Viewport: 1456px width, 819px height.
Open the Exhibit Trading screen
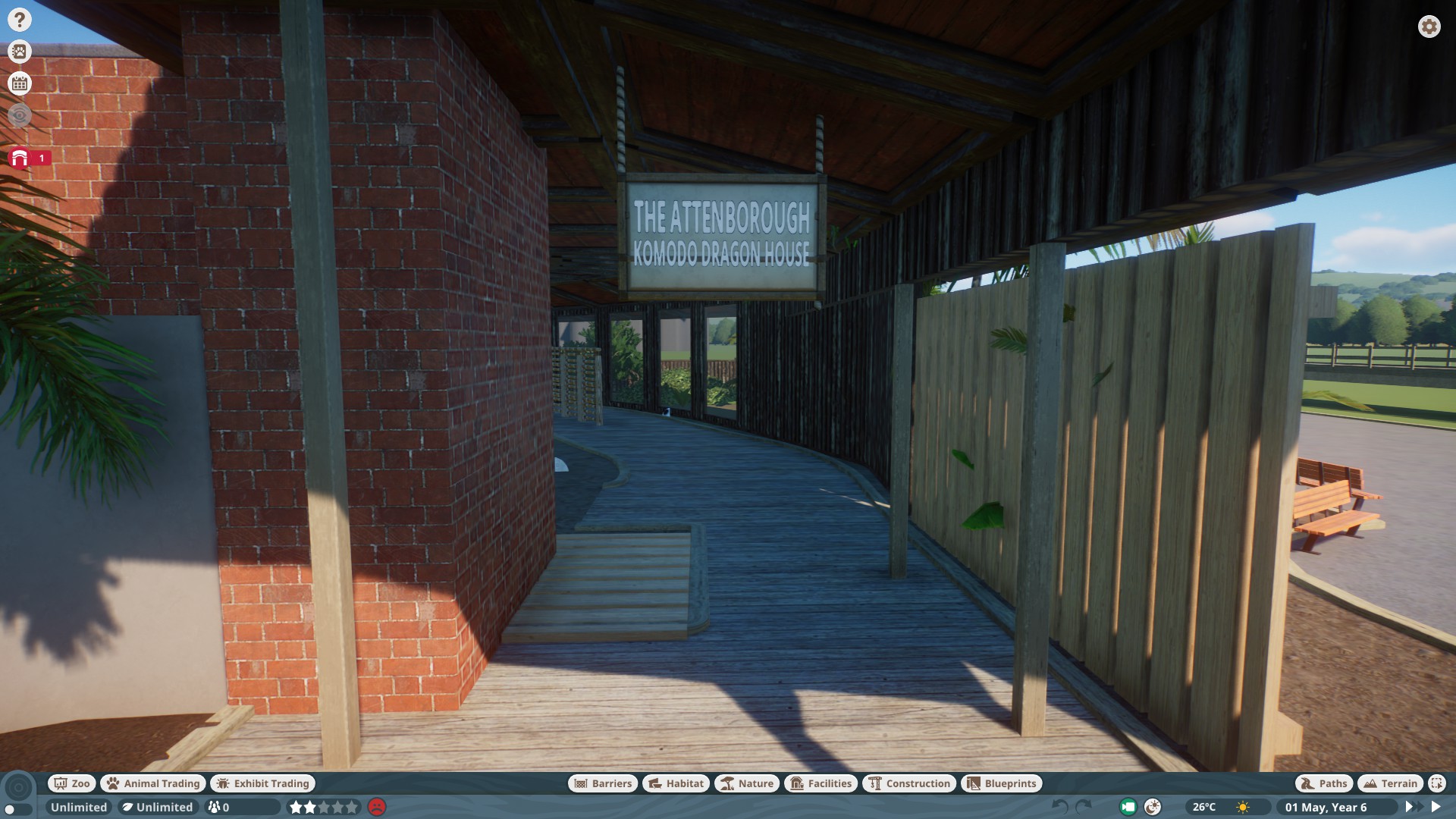(262, 783)
